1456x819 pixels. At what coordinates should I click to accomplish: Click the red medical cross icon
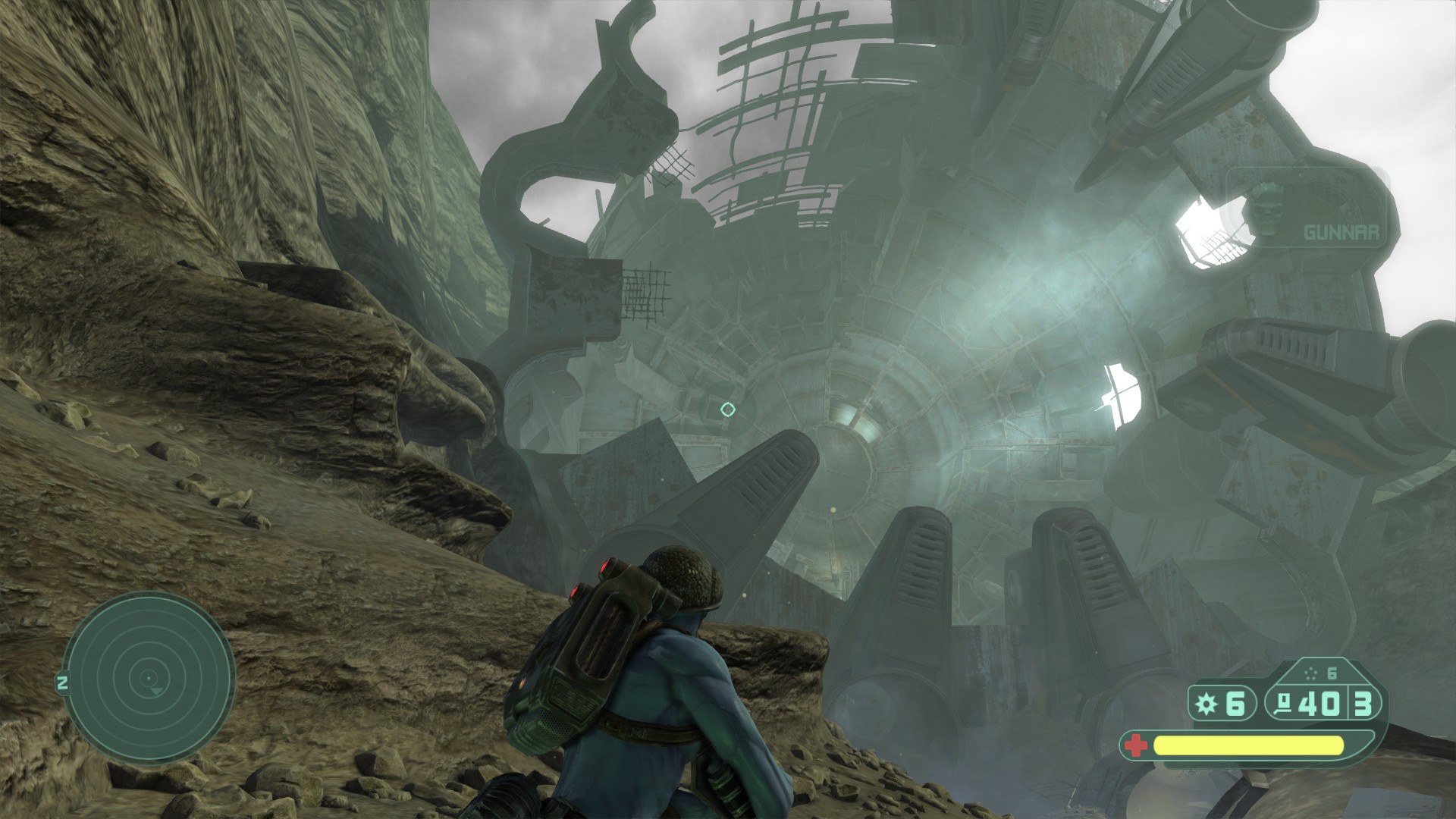point(1135,745)
